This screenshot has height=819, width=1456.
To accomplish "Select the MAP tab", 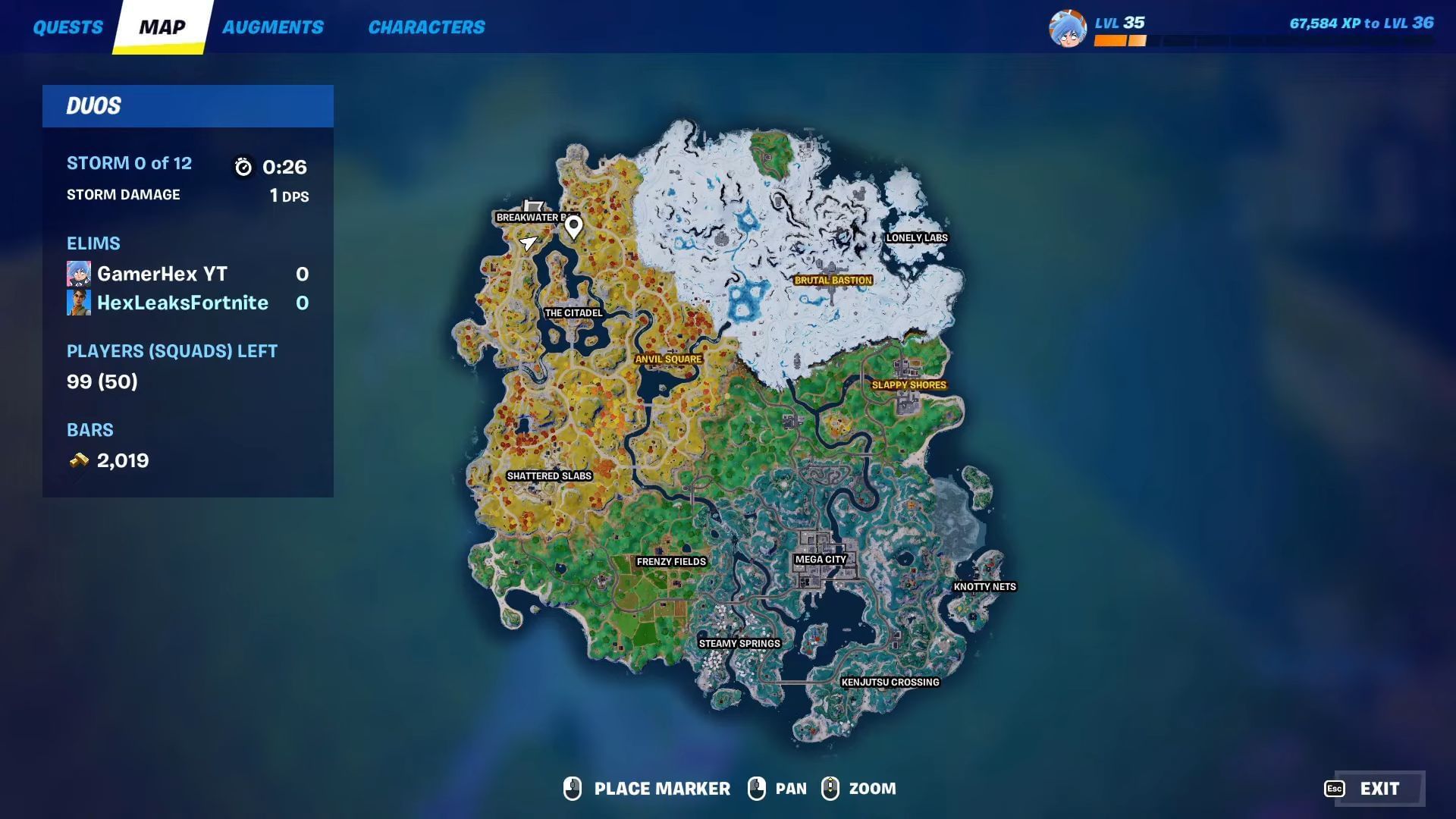I will [x=162, y=27].
